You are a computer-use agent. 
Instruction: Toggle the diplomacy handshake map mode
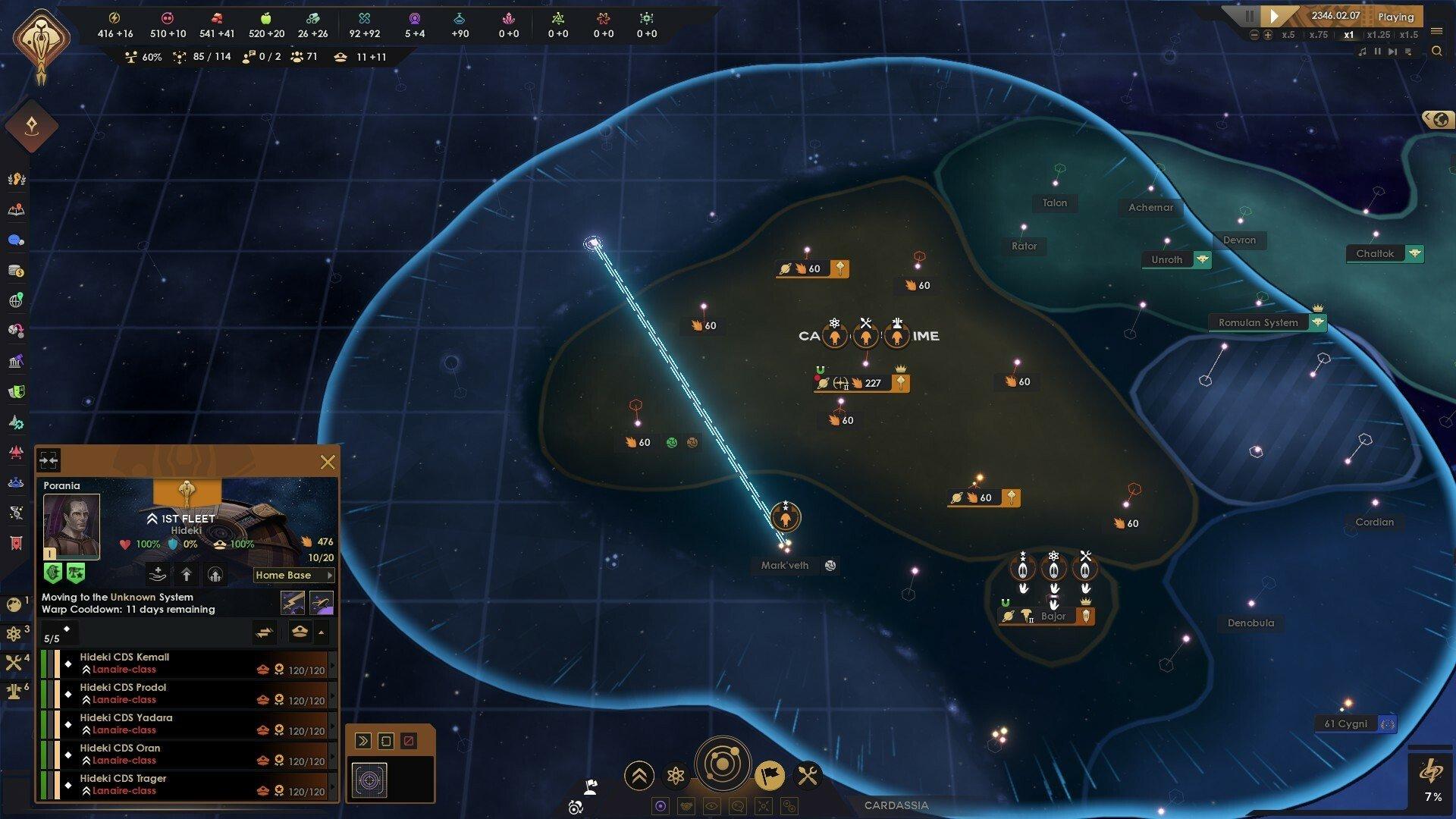[686, 807]
